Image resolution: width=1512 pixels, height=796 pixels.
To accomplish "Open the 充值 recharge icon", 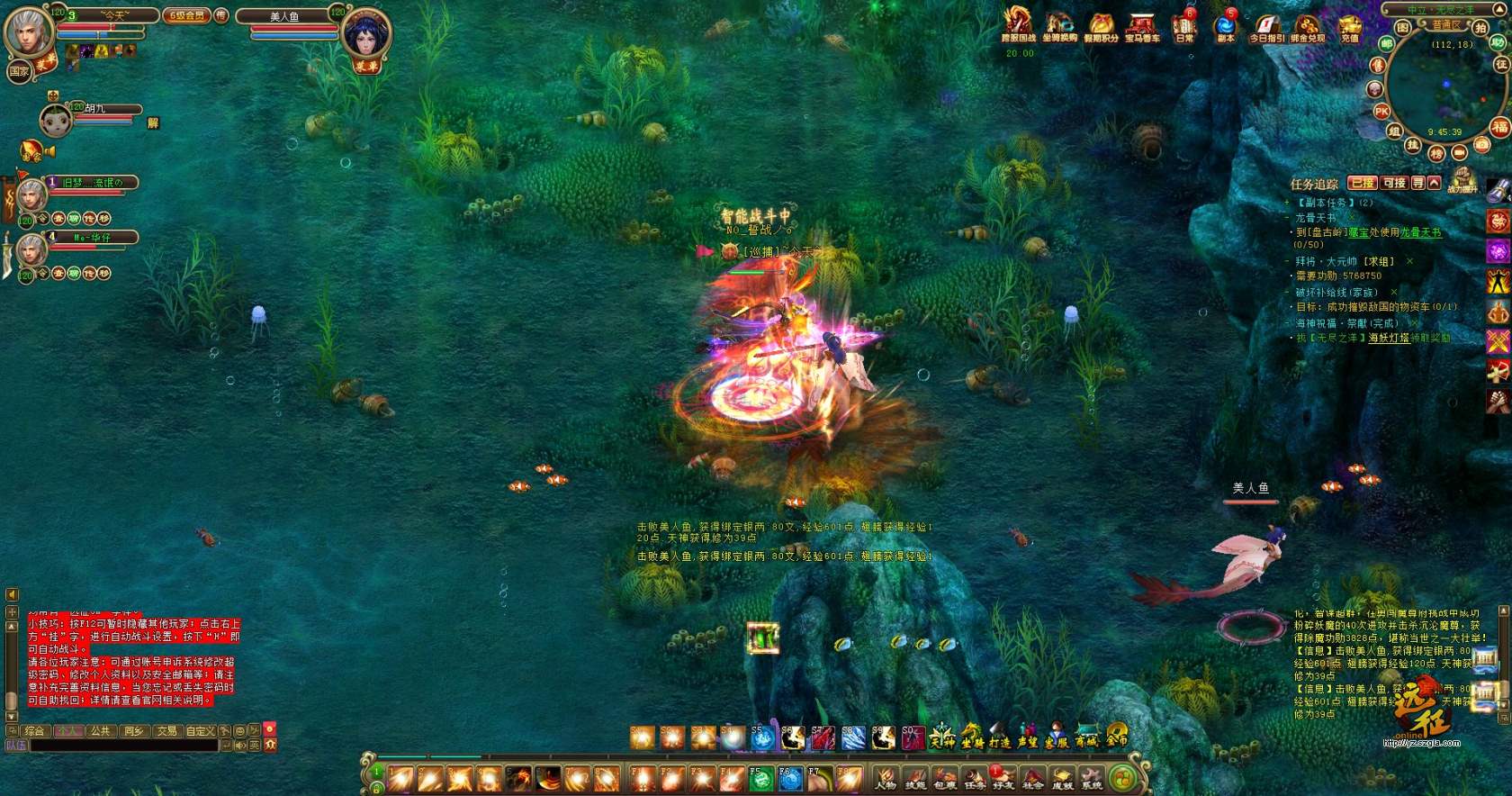I will coord(1349,26).
